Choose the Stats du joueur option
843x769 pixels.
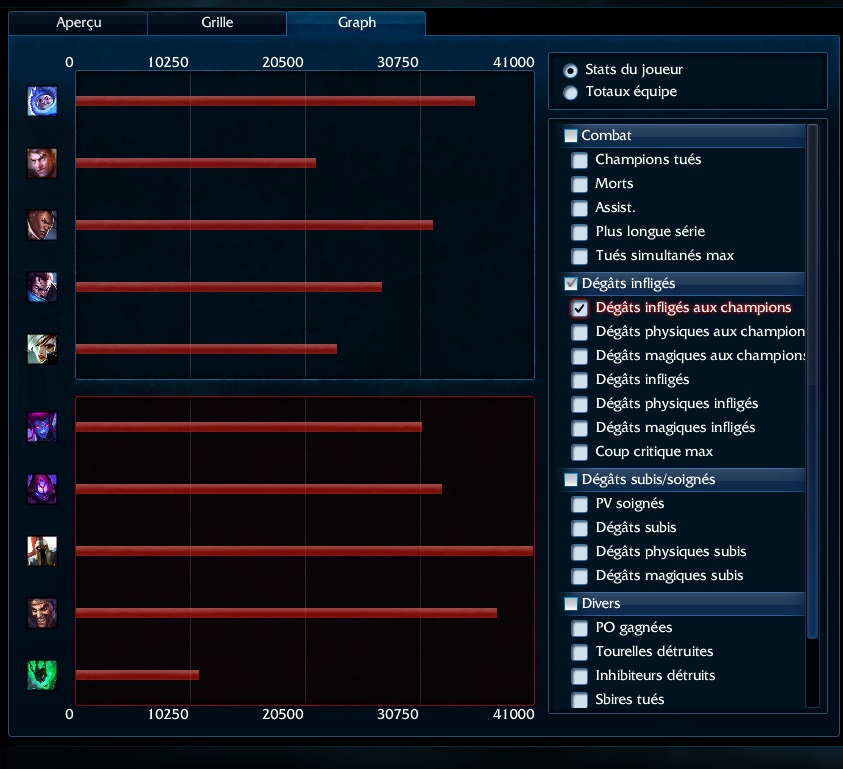tap(571, 70)
